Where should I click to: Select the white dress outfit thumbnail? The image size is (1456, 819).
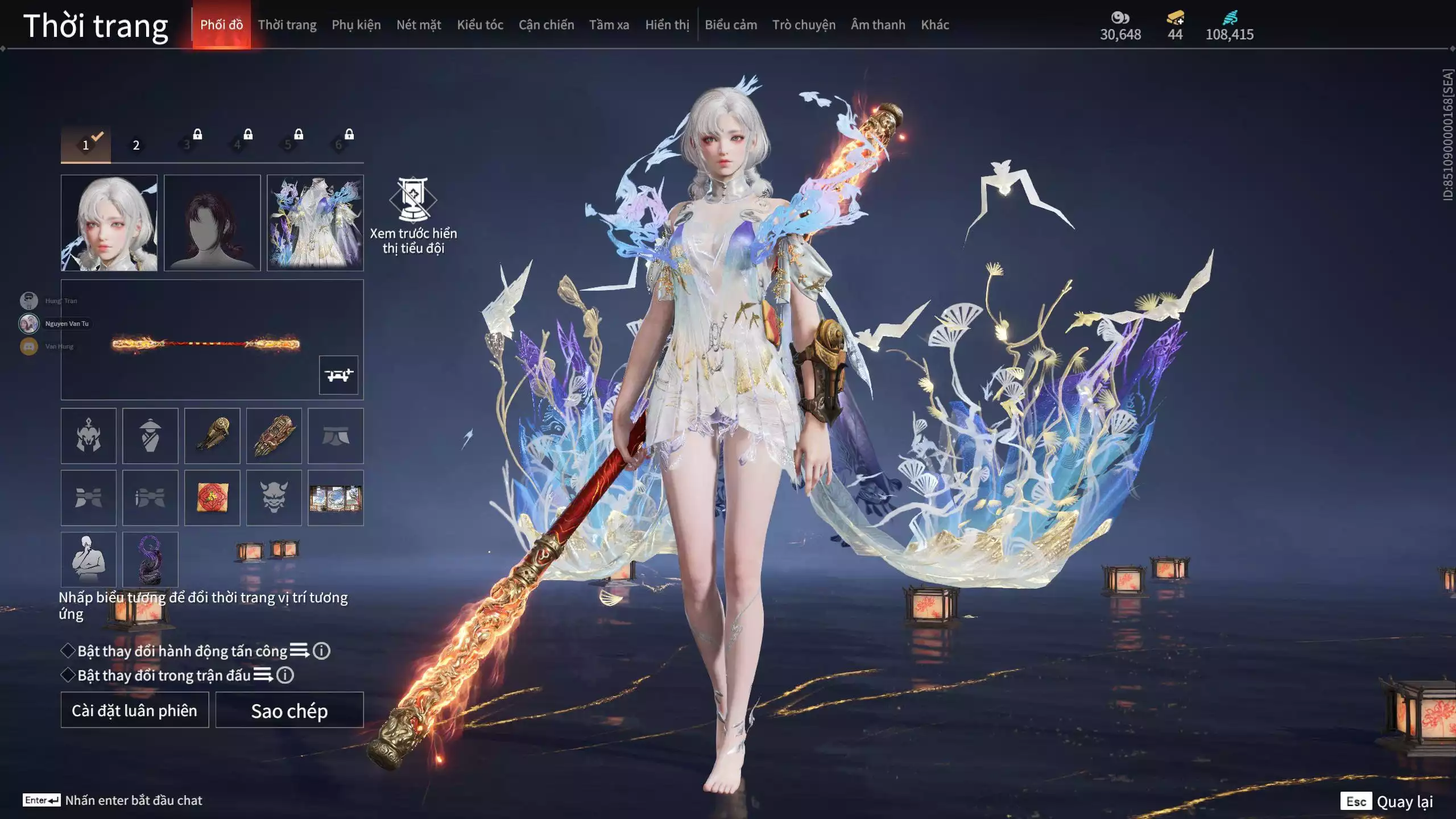point(315,223)
